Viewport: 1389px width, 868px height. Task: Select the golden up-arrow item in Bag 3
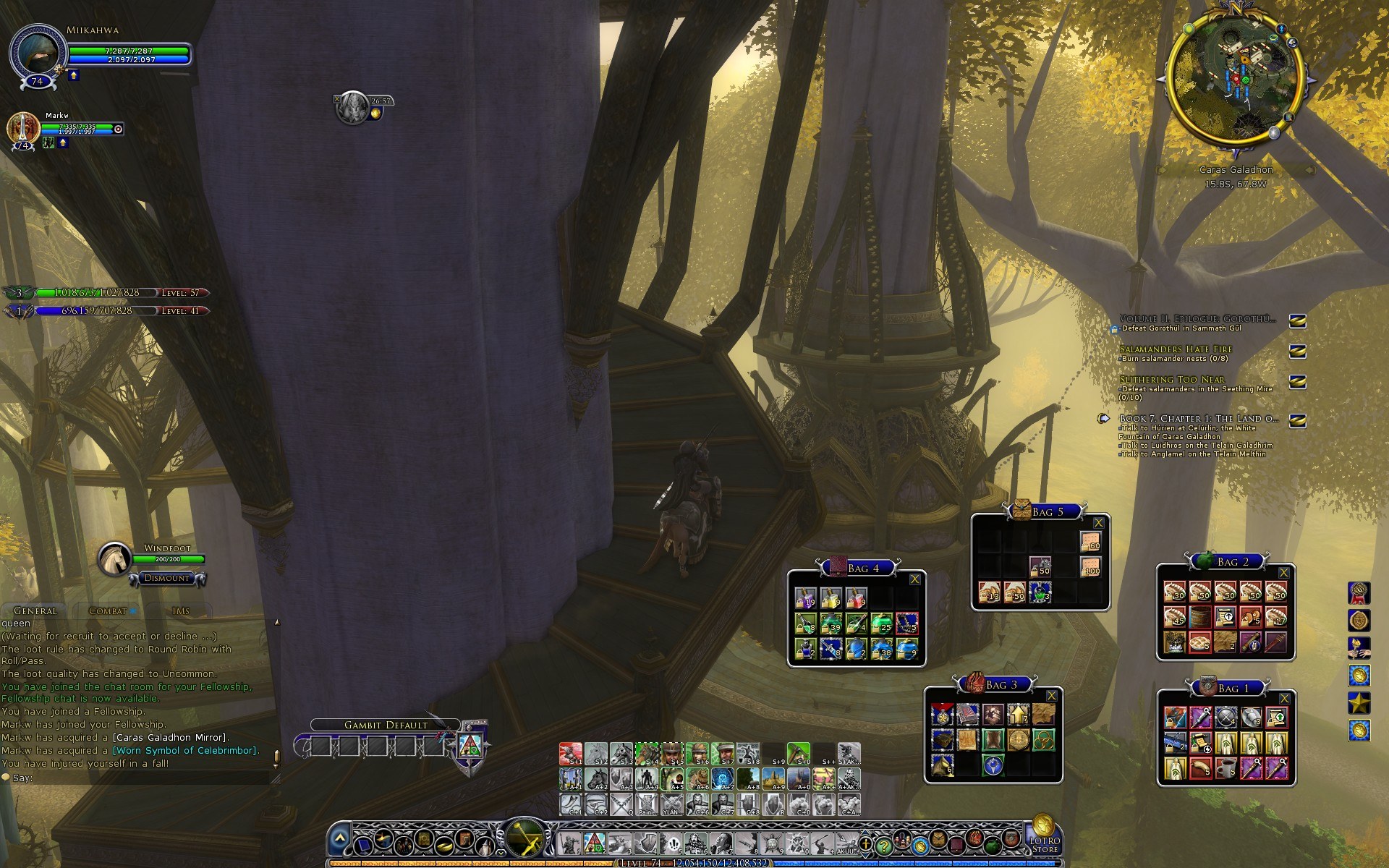[x=1018, y=715]
